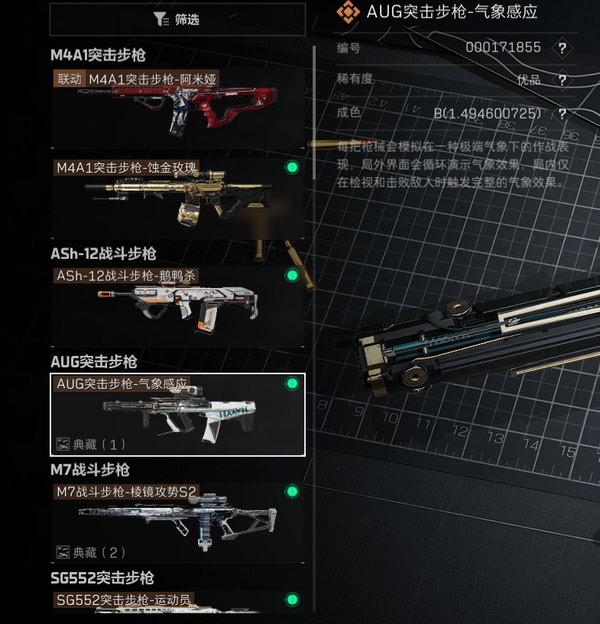Choose the SG552突击步枪-运动员 skin
Screen dimensions: 600x624
(x=177, y=602)
